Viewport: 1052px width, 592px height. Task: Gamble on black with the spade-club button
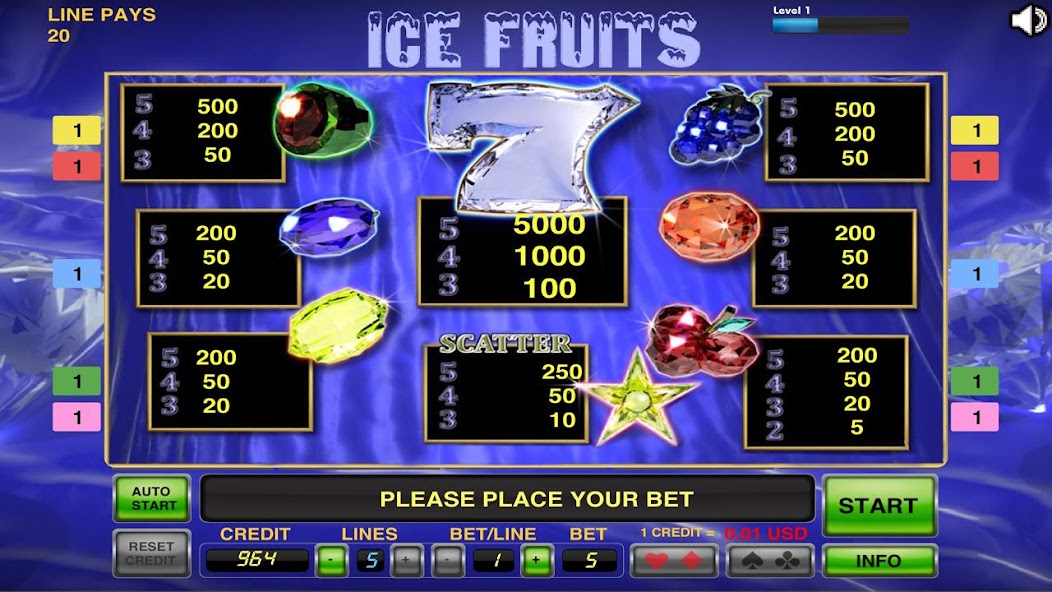pyautogui.click(x=769, y=561)
